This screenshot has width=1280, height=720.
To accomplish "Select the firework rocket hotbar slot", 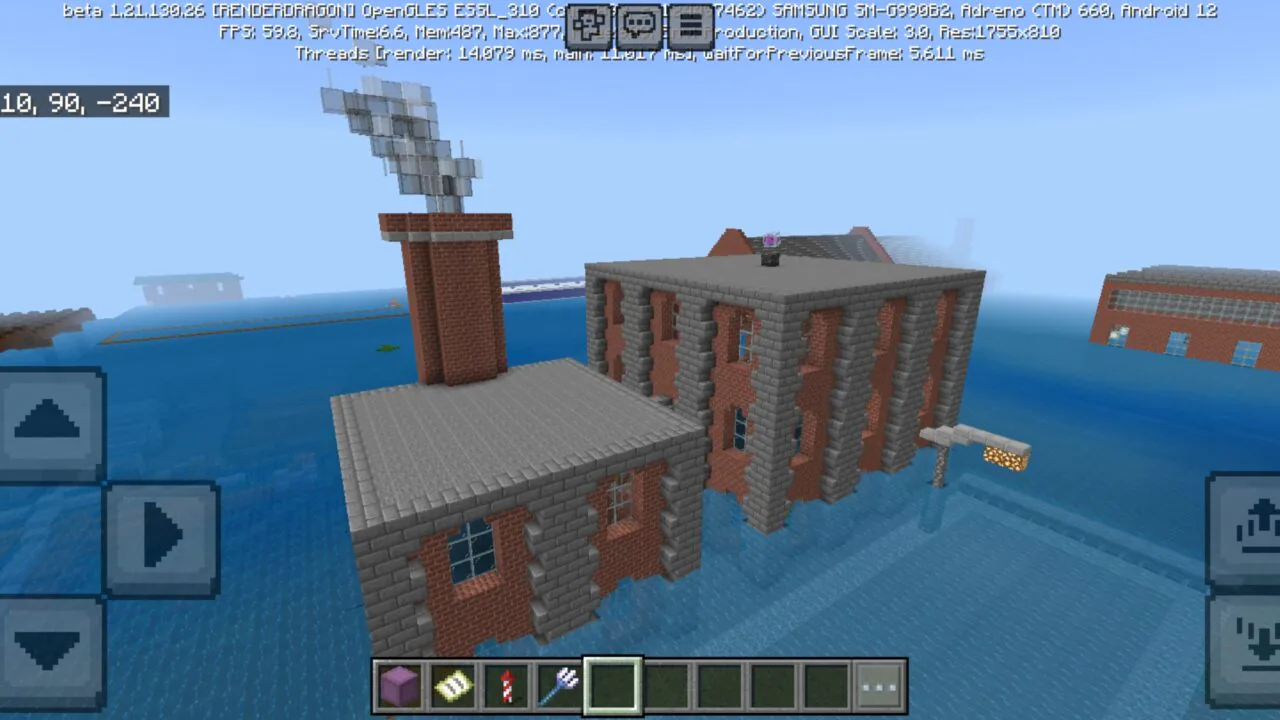I will pyautogui.click(x=508, y=683).
